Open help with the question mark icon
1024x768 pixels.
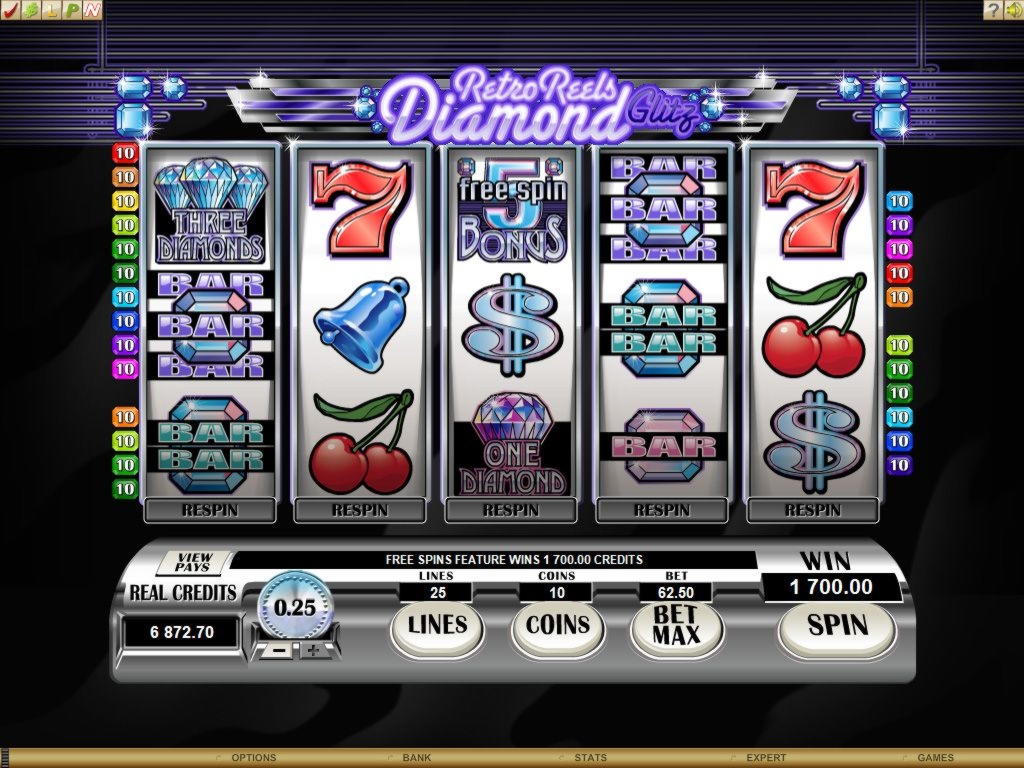click(x=993, y=10)
